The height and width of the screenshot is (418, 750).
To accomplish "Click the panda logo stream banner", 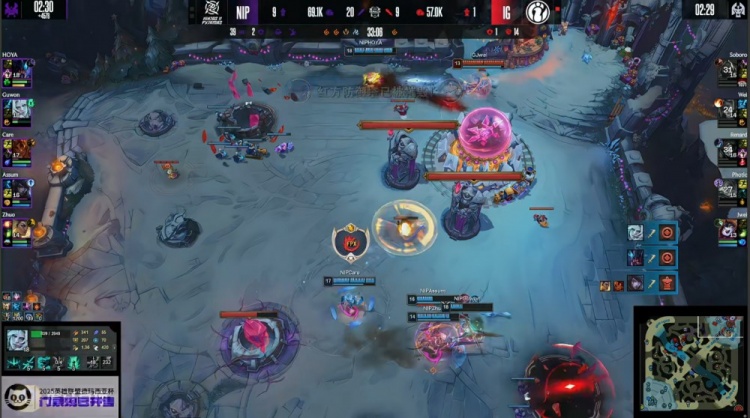I will point(58,397).
